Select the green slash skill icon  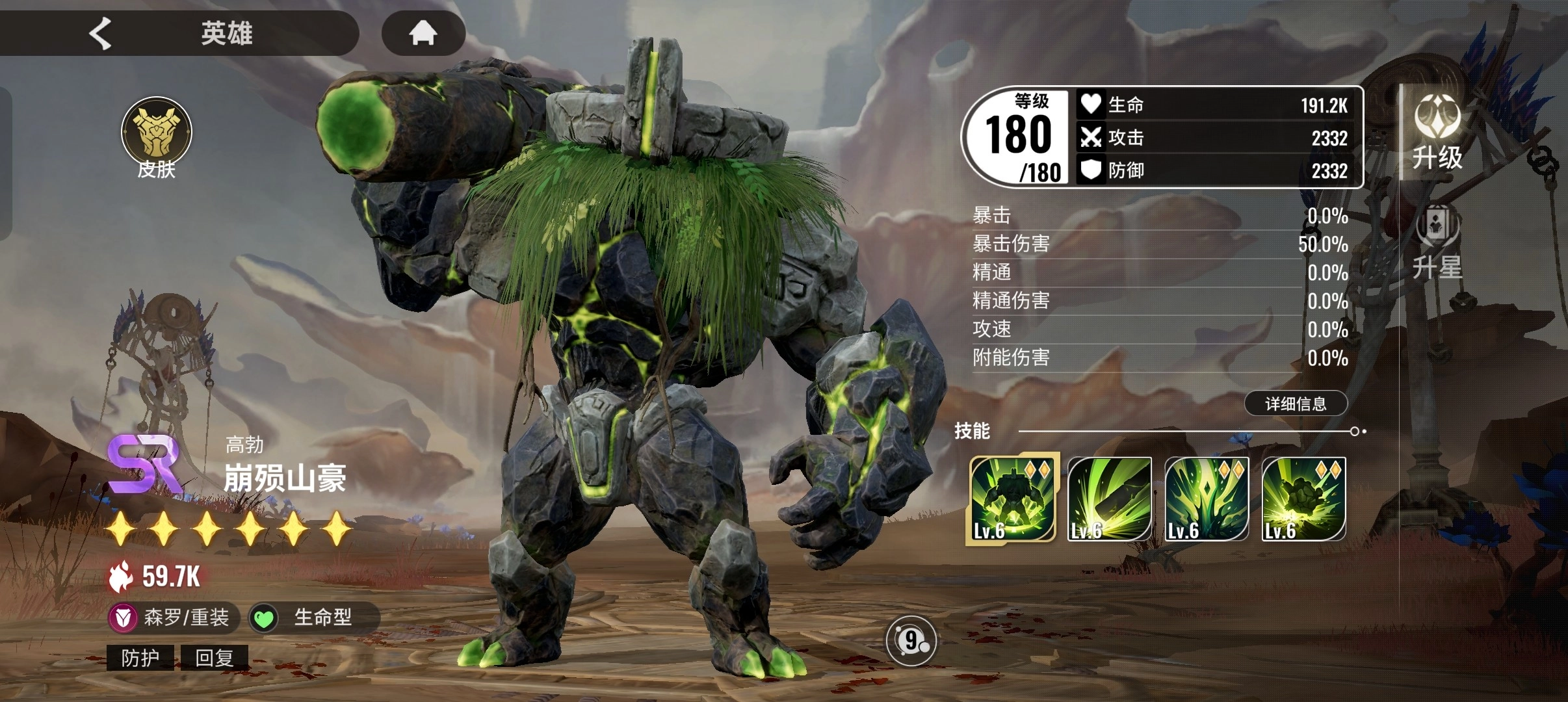1109,499
